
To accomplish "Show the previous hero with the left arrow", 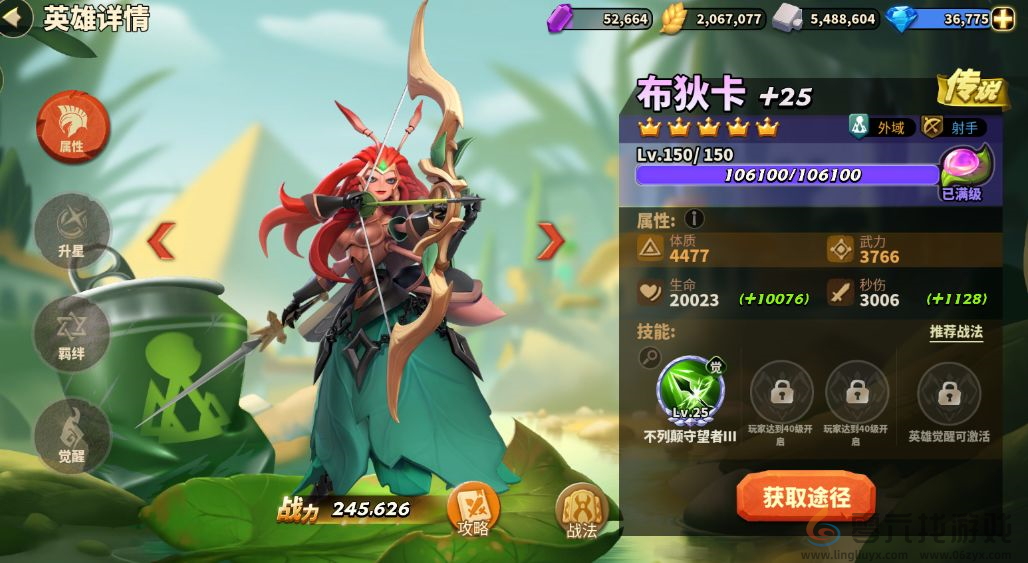I will [162, 240].
